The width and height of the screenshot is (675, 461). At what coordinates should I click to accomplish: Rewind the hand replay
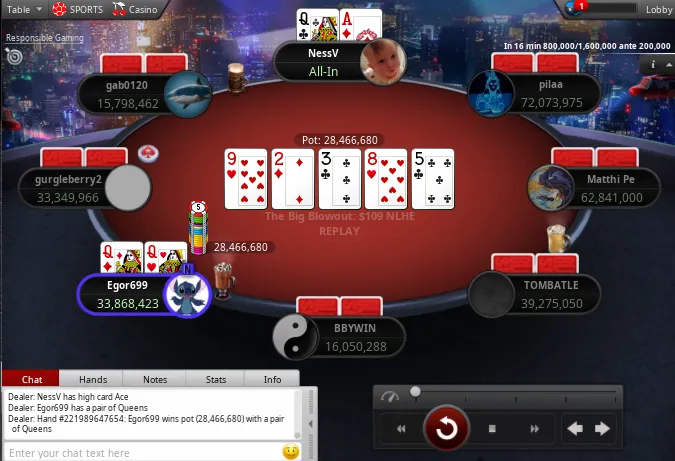click(x=402, y=429)
